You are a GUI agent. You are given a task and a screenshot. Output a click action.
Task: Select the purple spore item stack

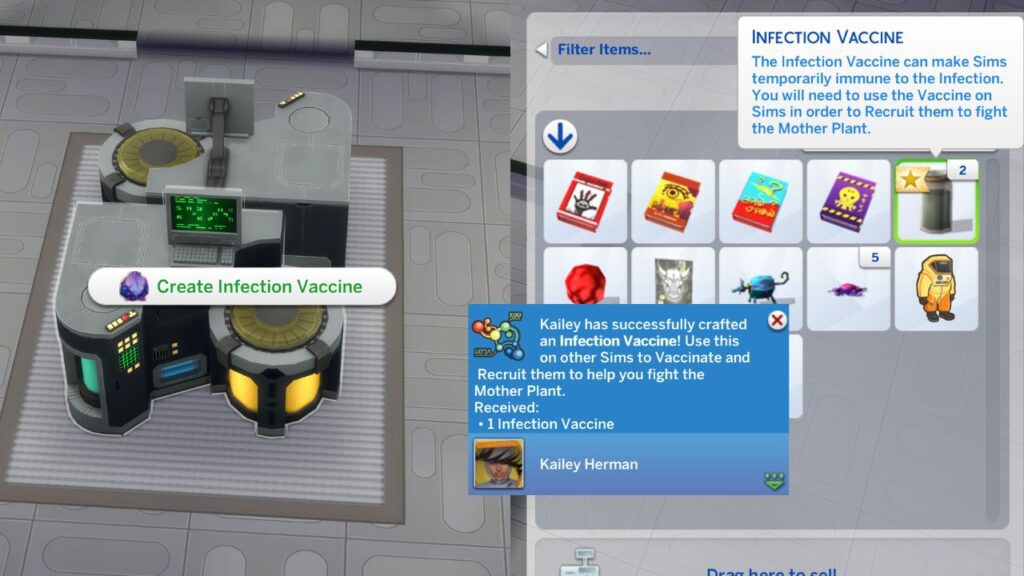(x=848, y=288)
